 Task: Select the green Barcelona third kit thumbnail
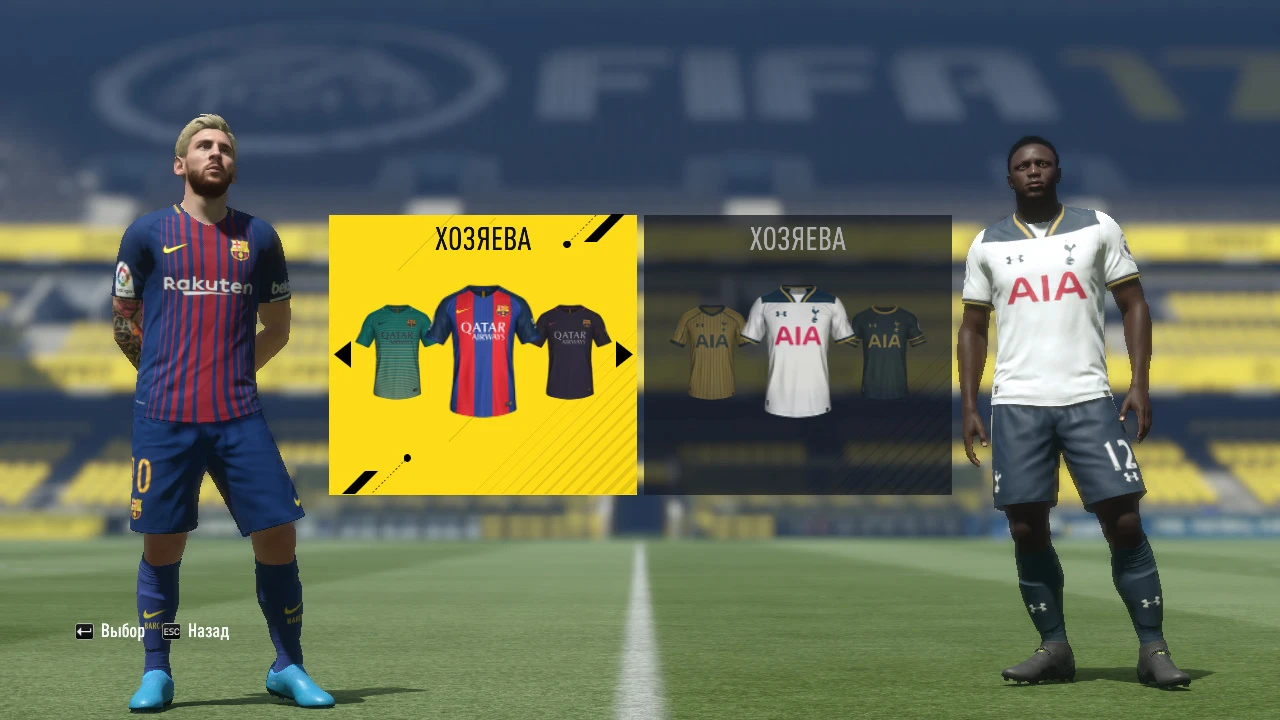click(398, 345)
